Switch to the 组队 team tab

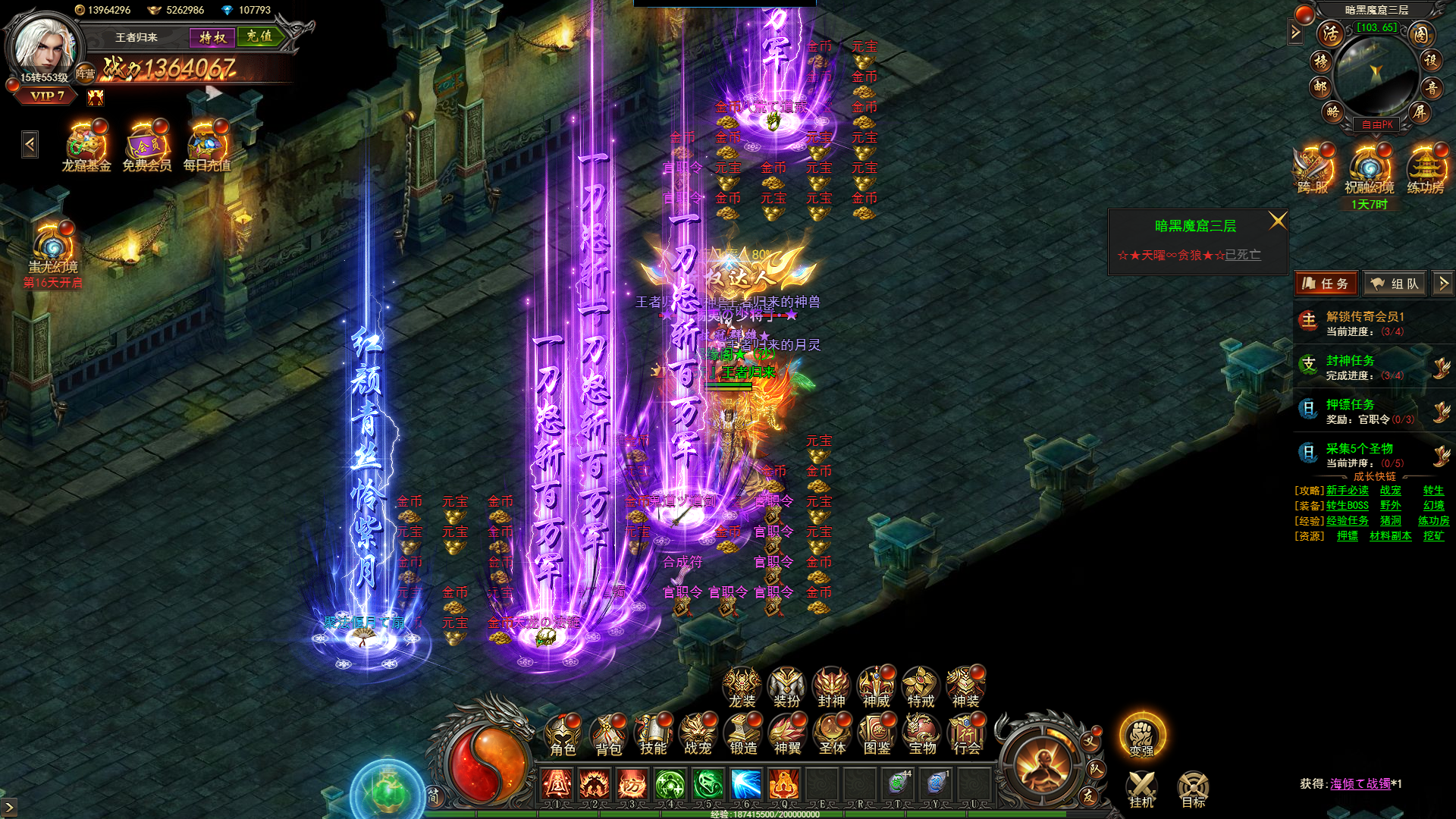pos(1395,284)
